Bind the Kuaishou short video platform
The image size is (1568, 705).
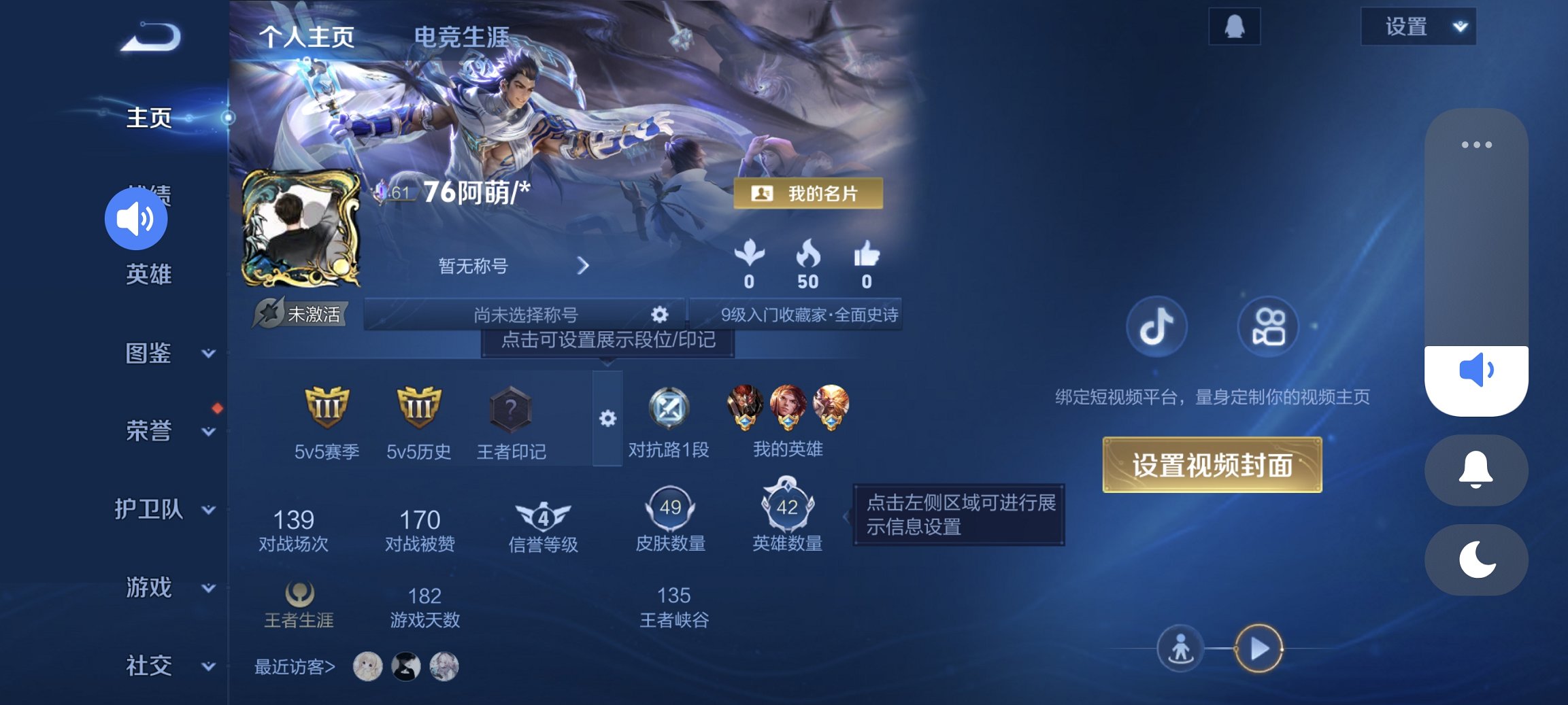1267,326
